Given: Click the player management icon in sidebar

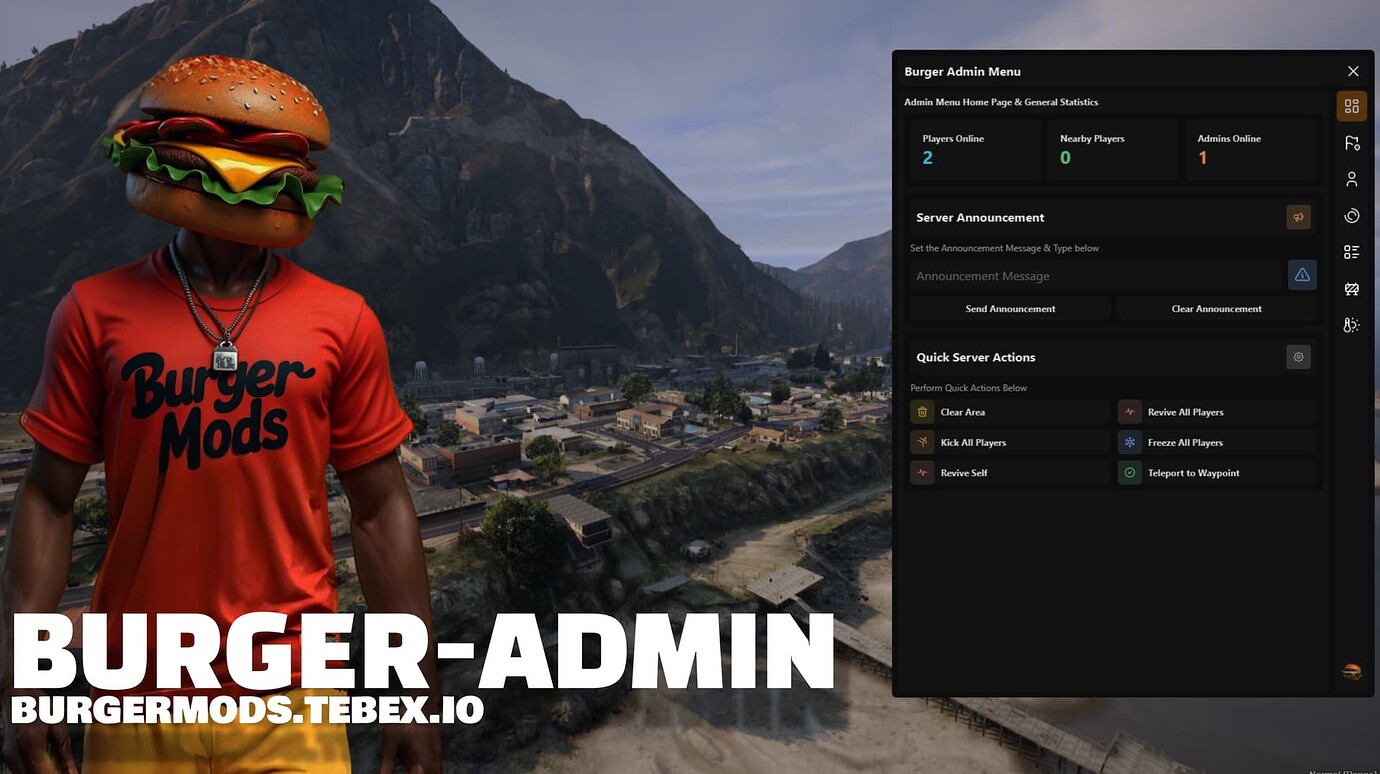Looking at the screenshot, I should coord(1351,179).
